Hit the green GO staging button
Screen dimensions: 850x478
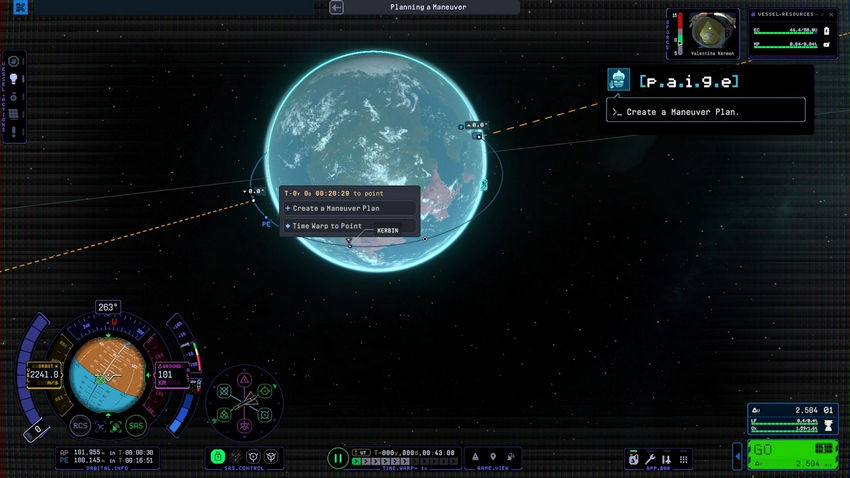(780, 451)
